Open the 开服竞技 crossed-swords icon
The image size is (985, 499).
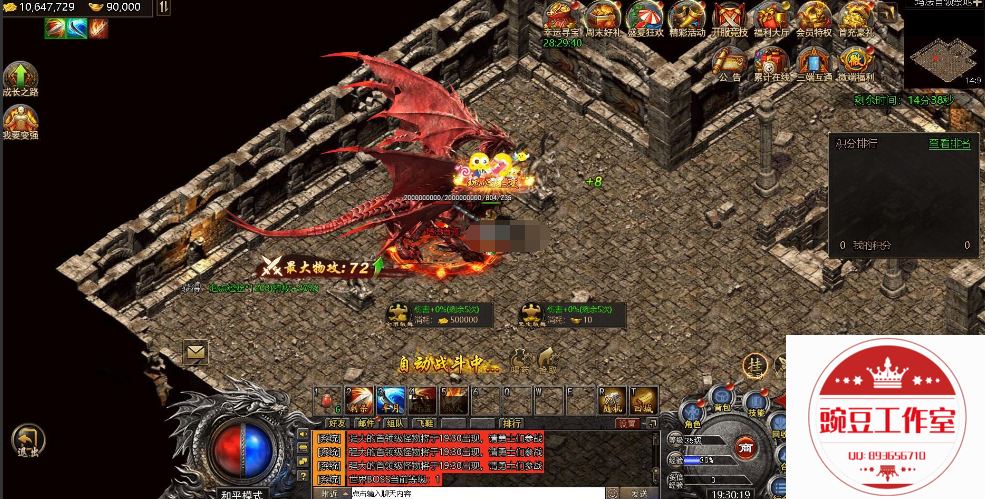tap(728, 17)
